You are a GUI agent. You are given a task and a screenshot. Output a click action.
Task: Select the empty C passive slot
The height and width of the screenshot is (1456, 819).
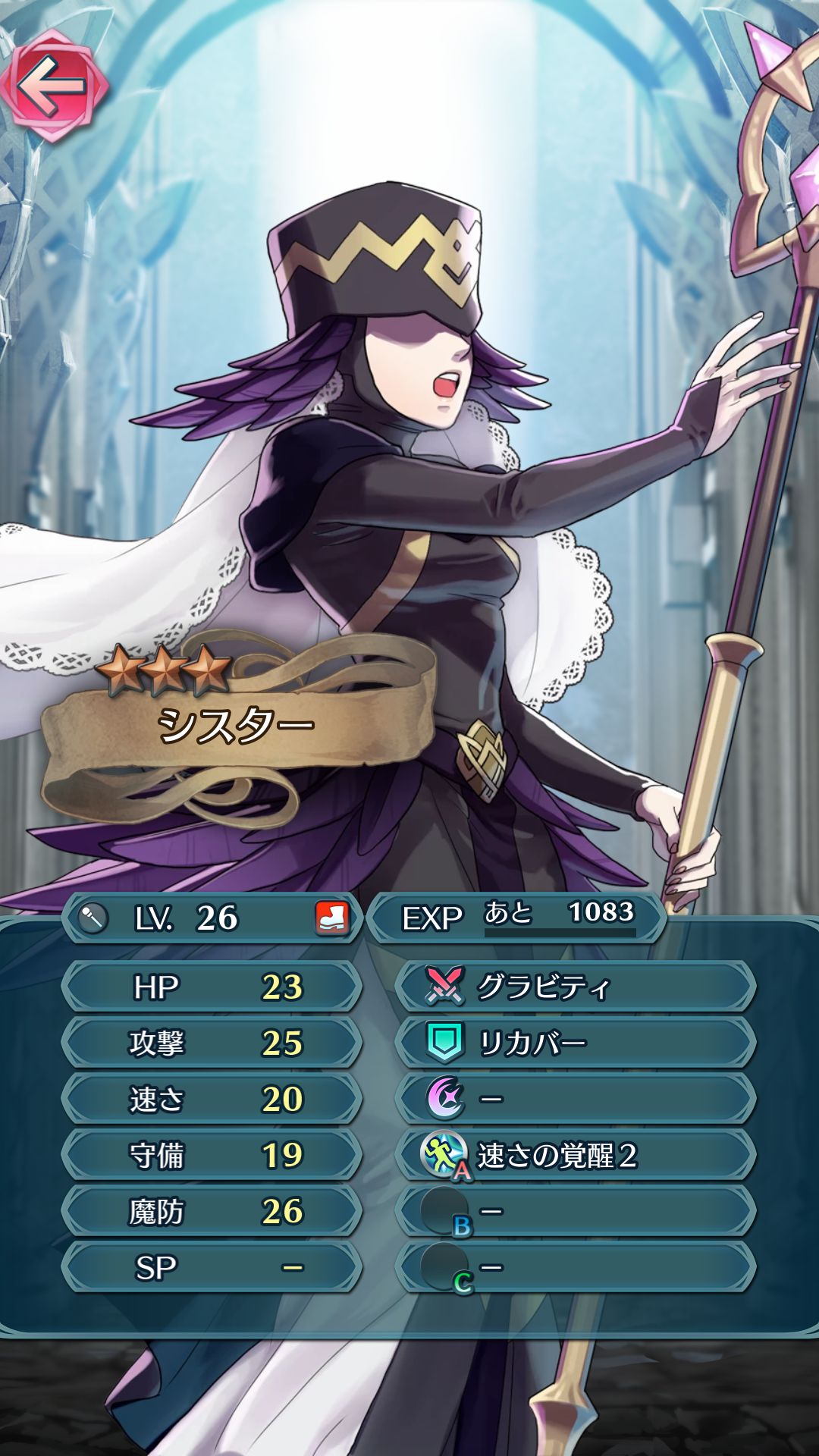(x=575, y=1267)
